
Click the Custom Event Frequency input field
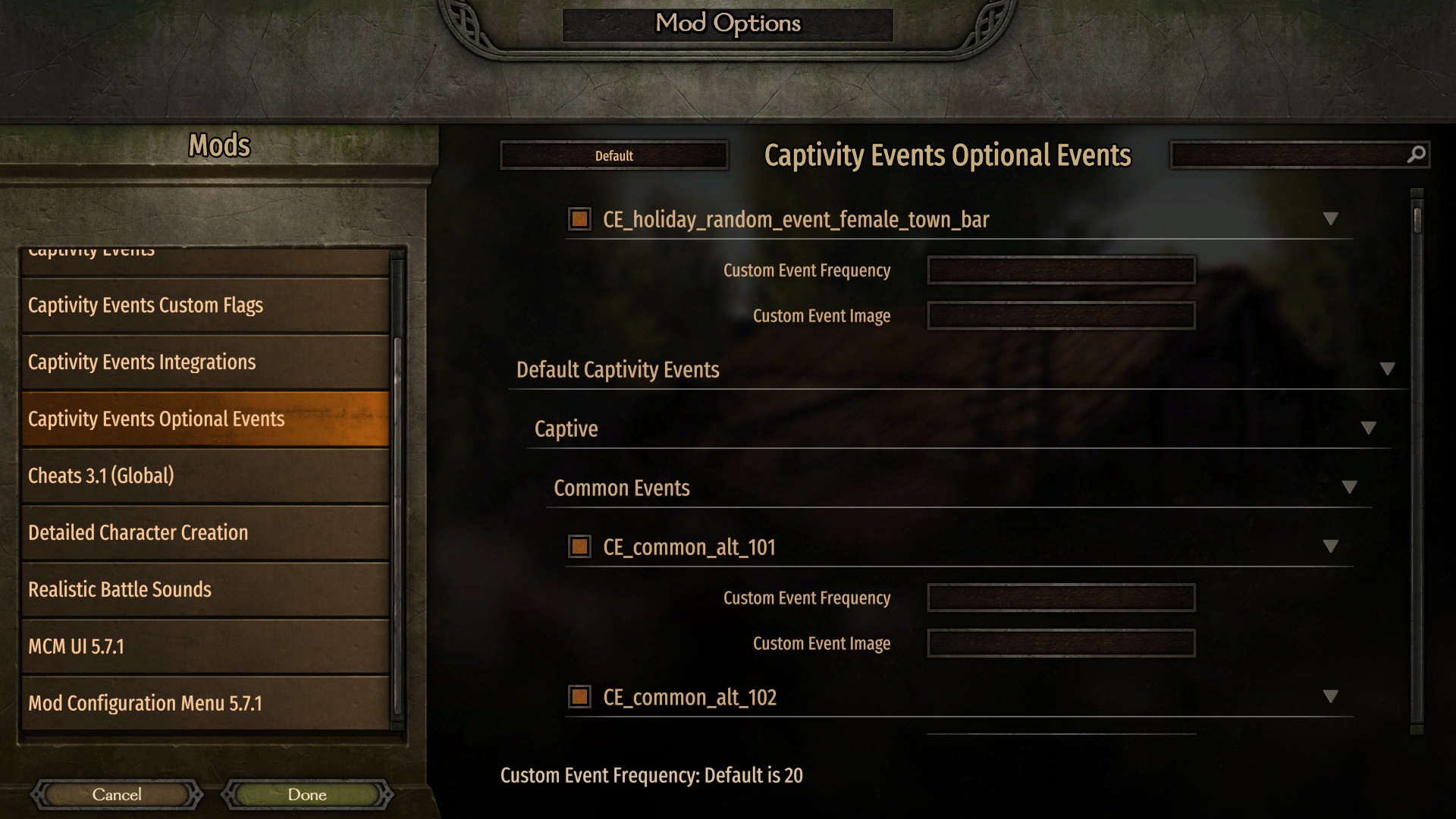coord(1060,270)
